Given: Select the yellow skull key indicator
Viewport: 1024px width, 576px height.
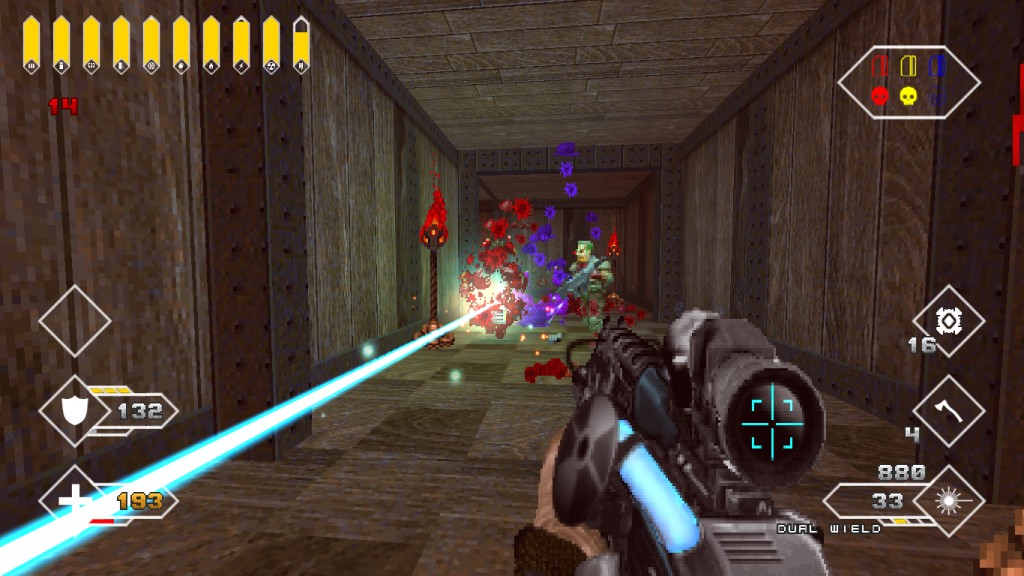Looking at the screenshot, I should 908,96.
